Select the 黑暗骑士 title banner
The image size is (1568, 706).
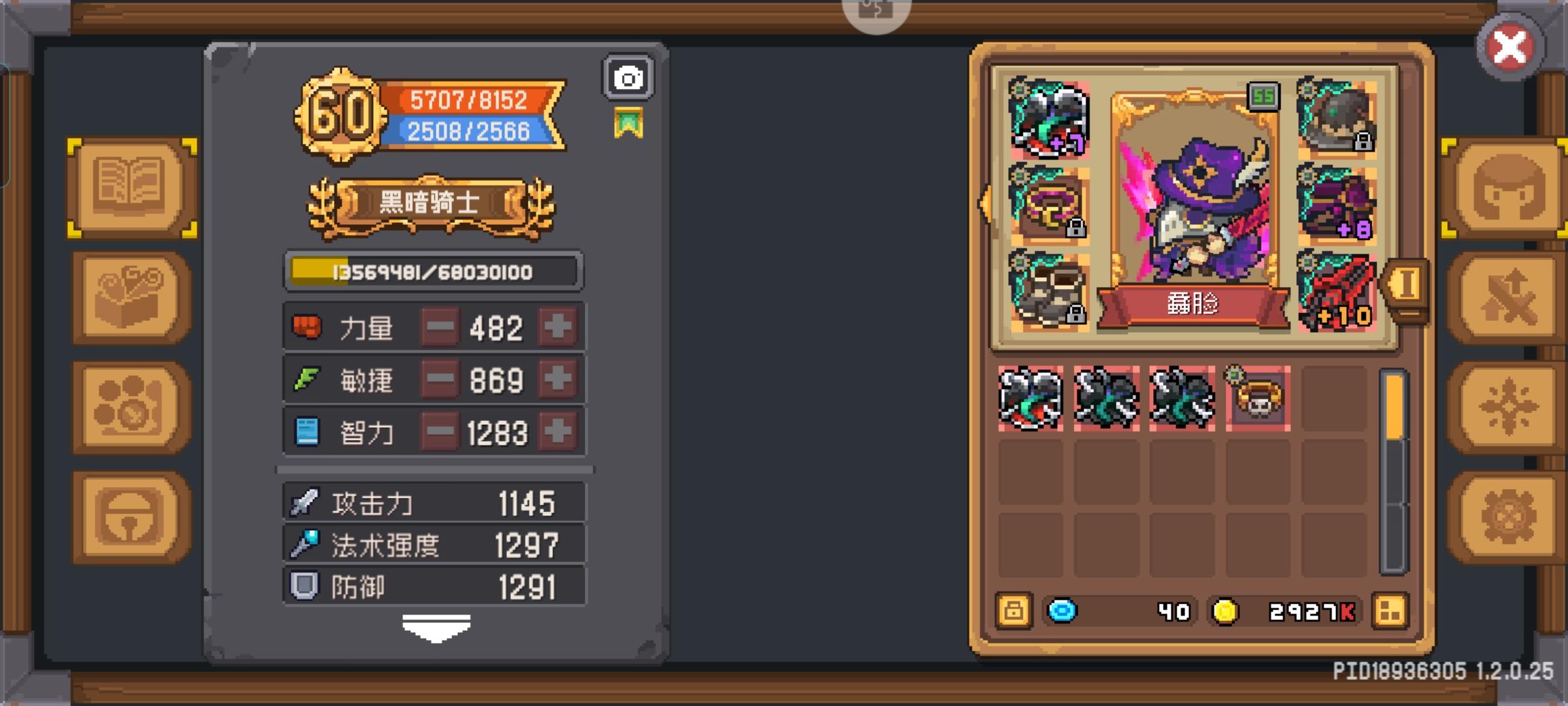431,201
